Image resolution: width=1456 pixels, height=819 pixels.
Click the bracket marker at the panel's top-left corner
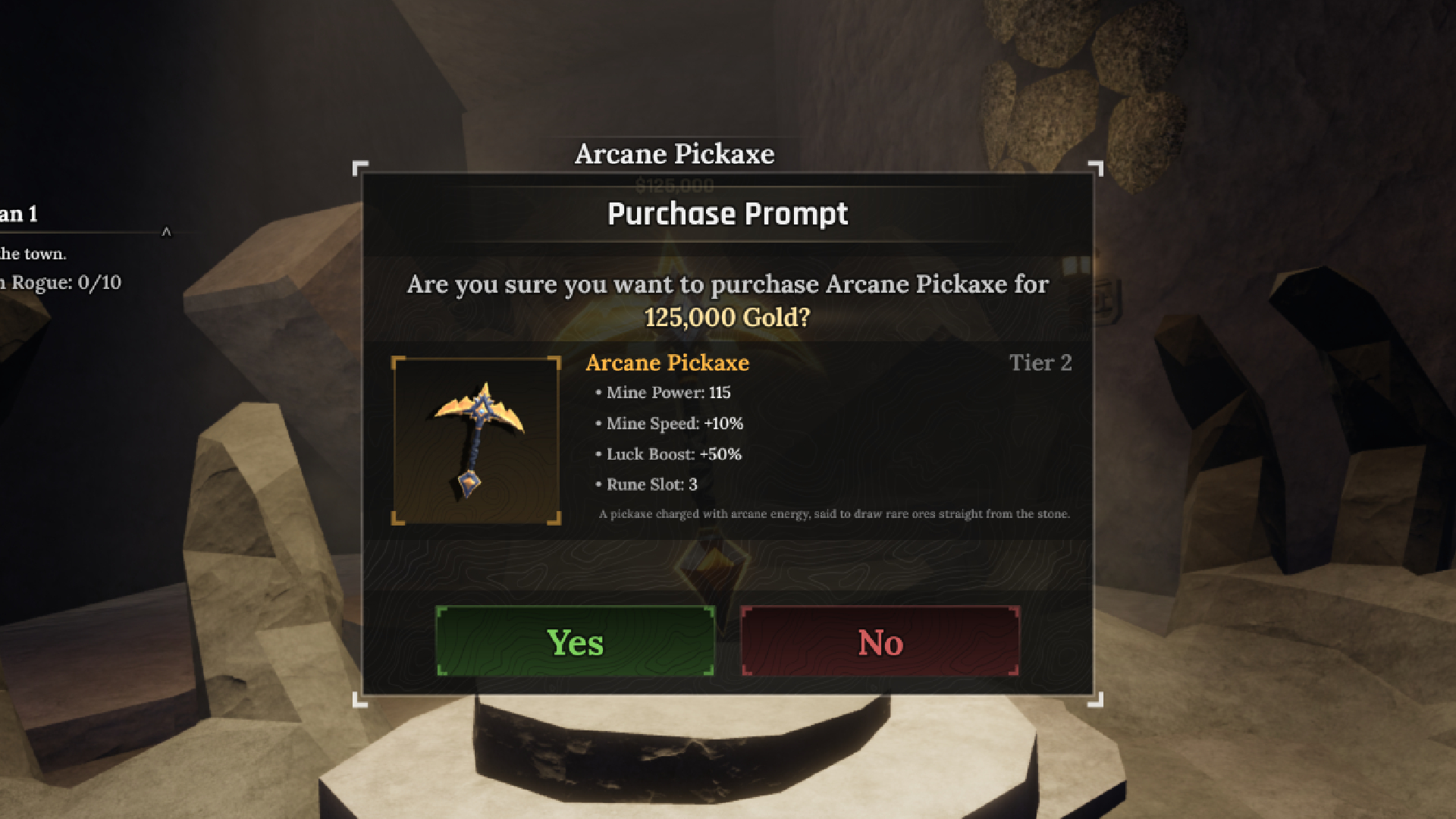pyautogui.click(x=359, y=167)
